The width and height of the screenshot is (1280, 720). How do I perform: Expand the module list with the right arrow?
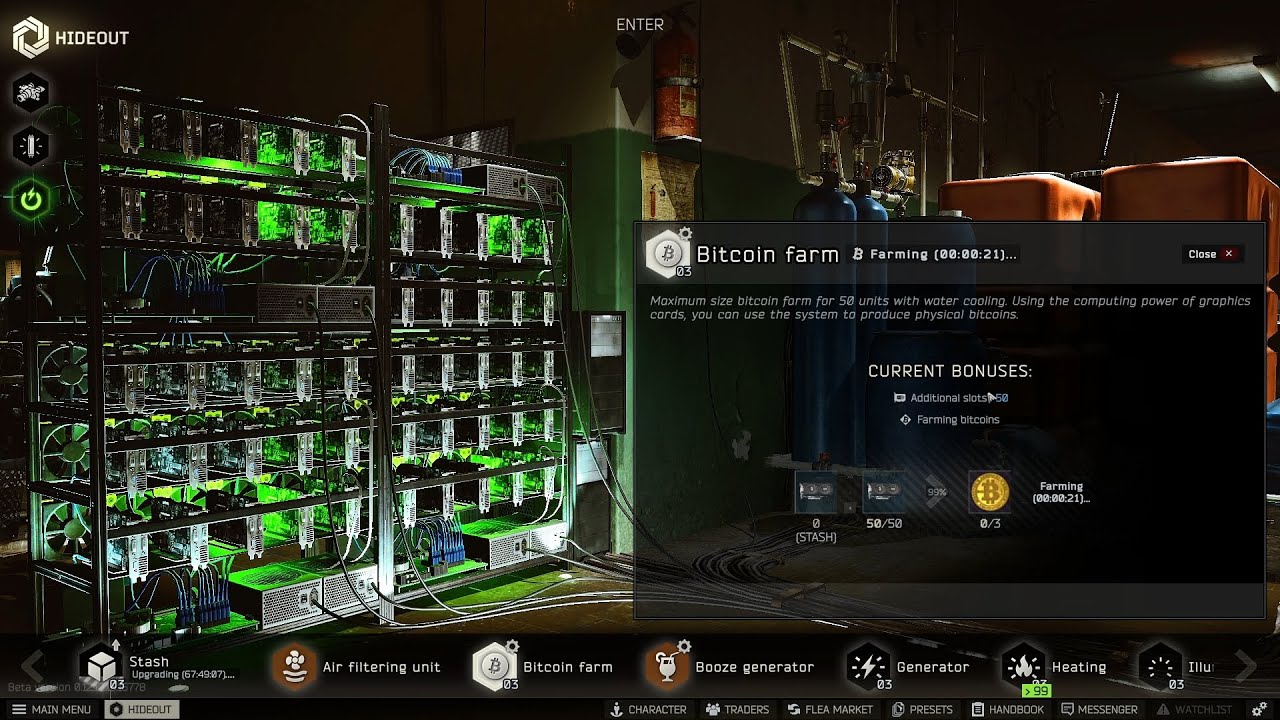(x=1243, y=666)
